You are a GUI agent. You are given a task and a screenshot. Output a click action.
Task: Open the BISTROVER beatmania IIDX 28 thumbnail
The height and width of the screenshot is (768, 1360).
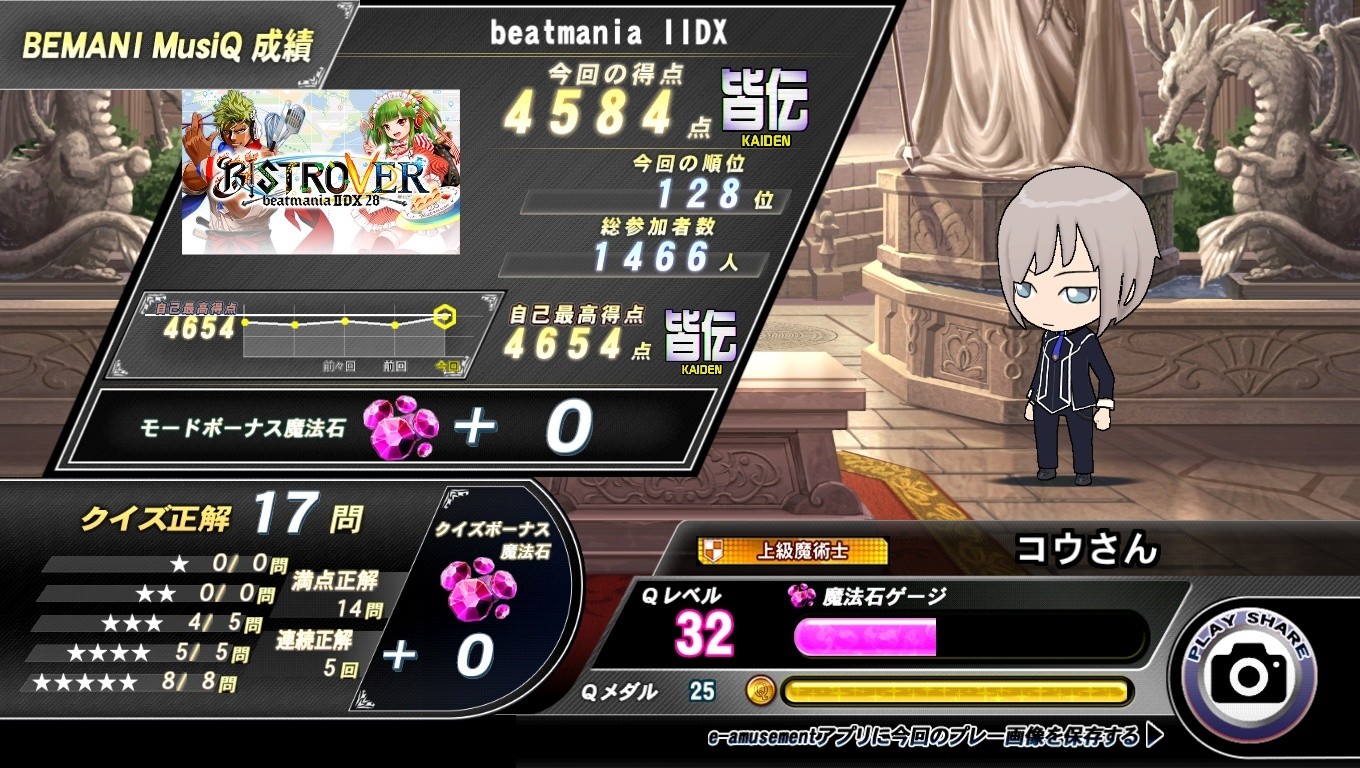tap(321, 171)
